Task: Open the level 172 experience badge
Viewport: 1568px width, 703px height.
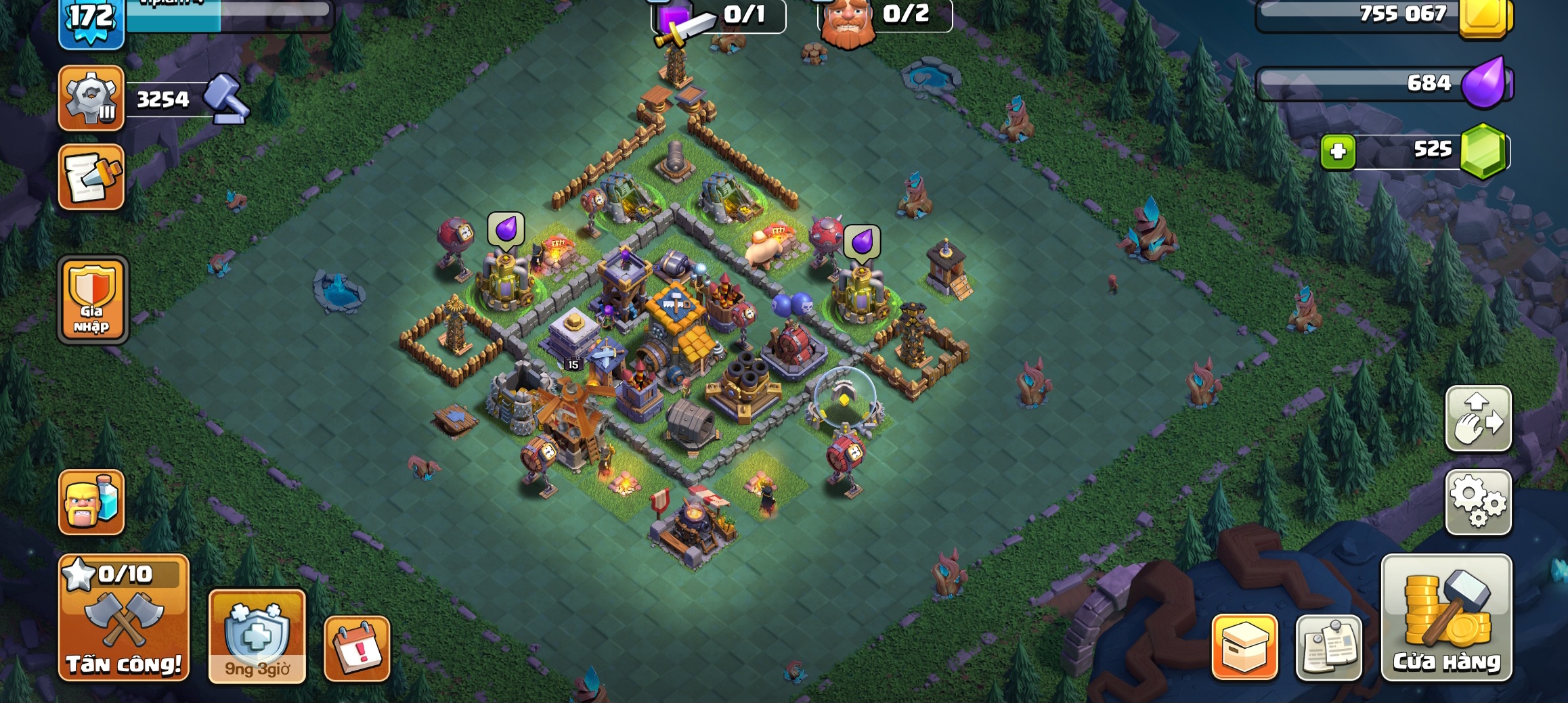Action: pos(91,20)
